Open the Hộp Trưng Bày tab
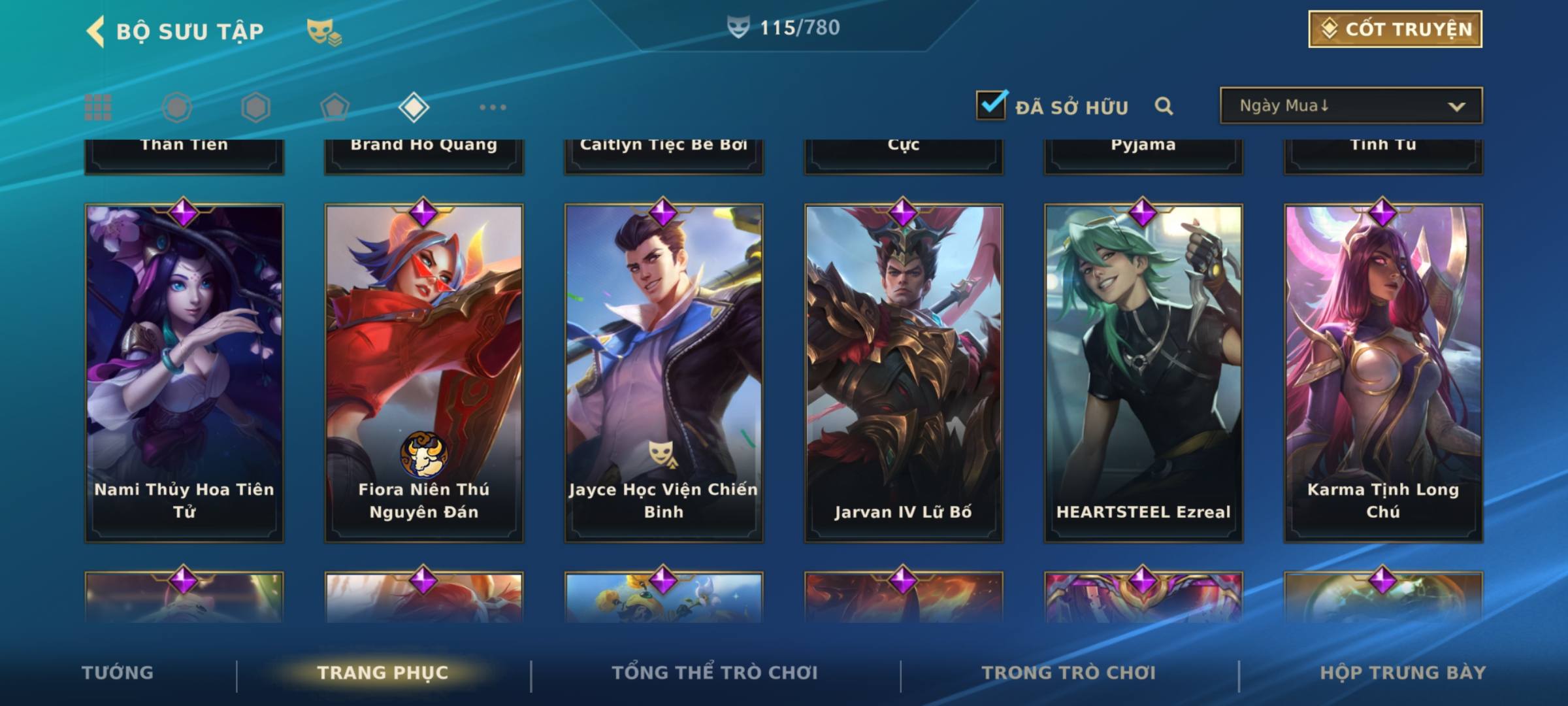 [x=1403, y=673]
